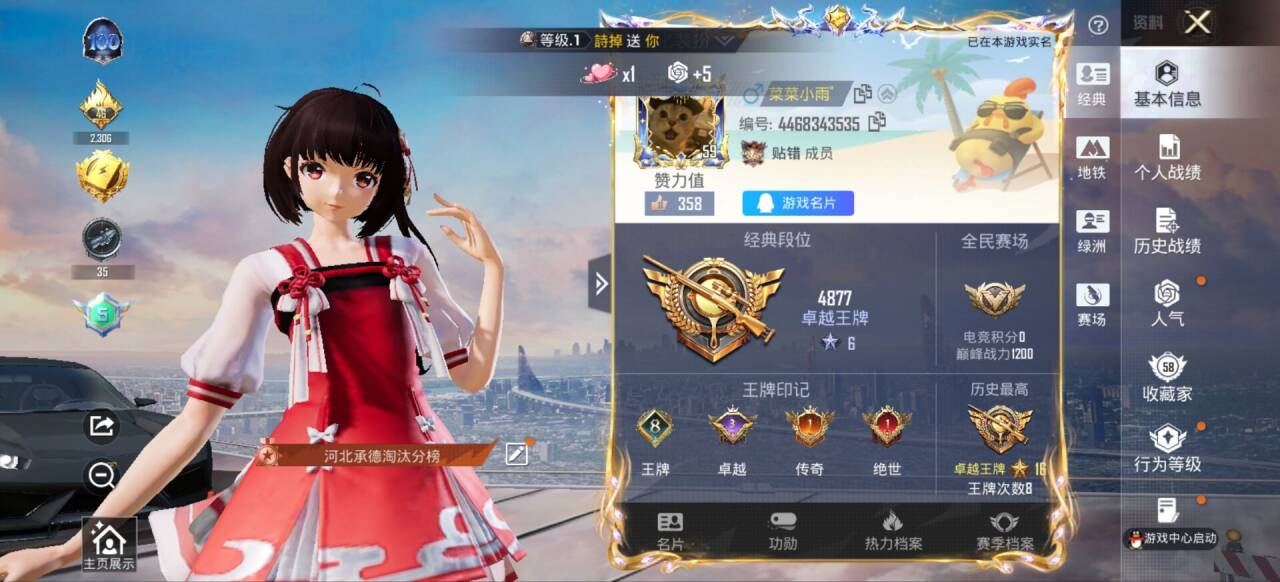Open the 名片 bottom tab
1280x582 pixels.
click(x=670, y=531)
